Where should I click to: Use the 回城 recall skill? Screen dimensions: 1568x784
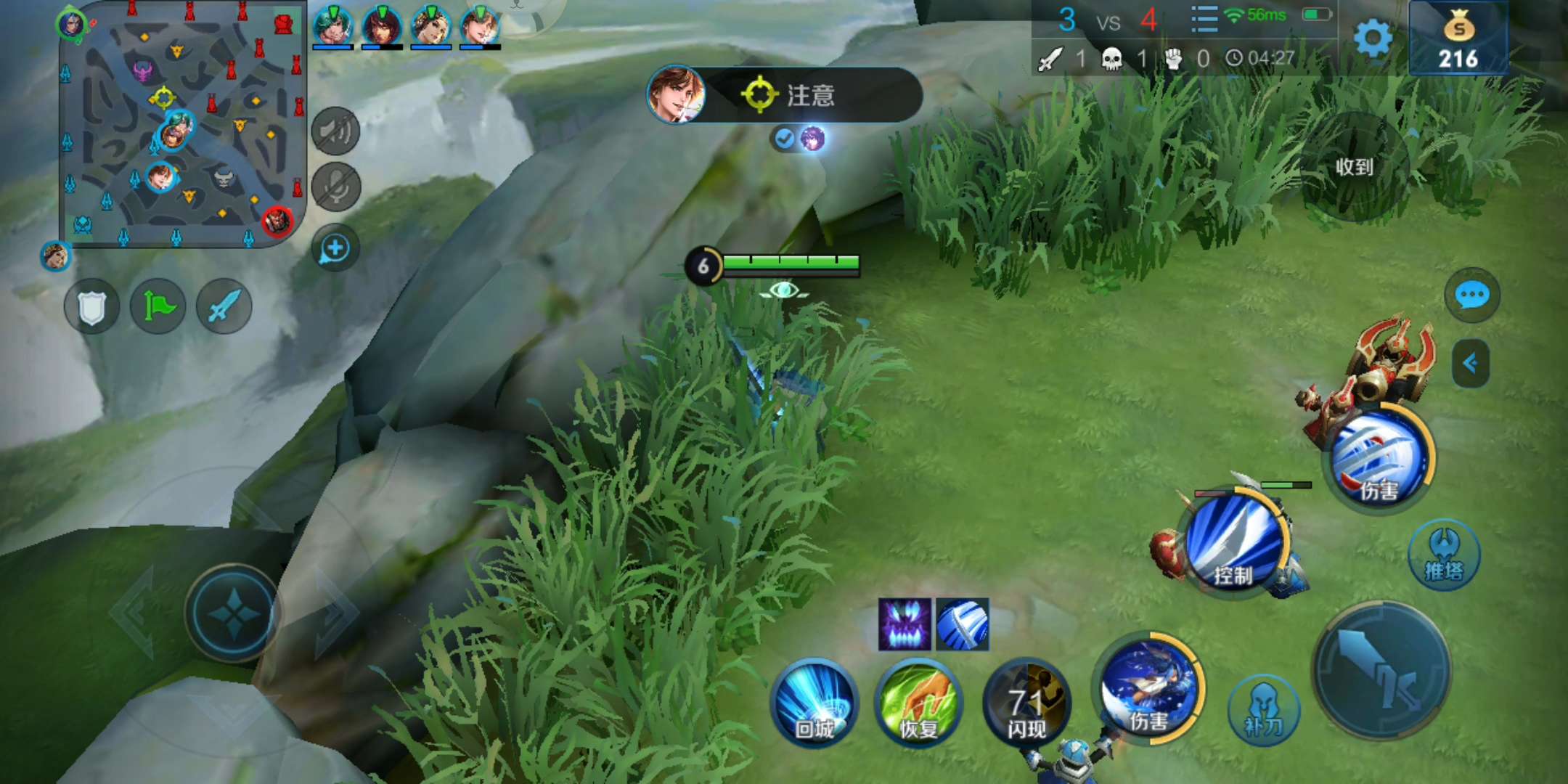(814, 703)
